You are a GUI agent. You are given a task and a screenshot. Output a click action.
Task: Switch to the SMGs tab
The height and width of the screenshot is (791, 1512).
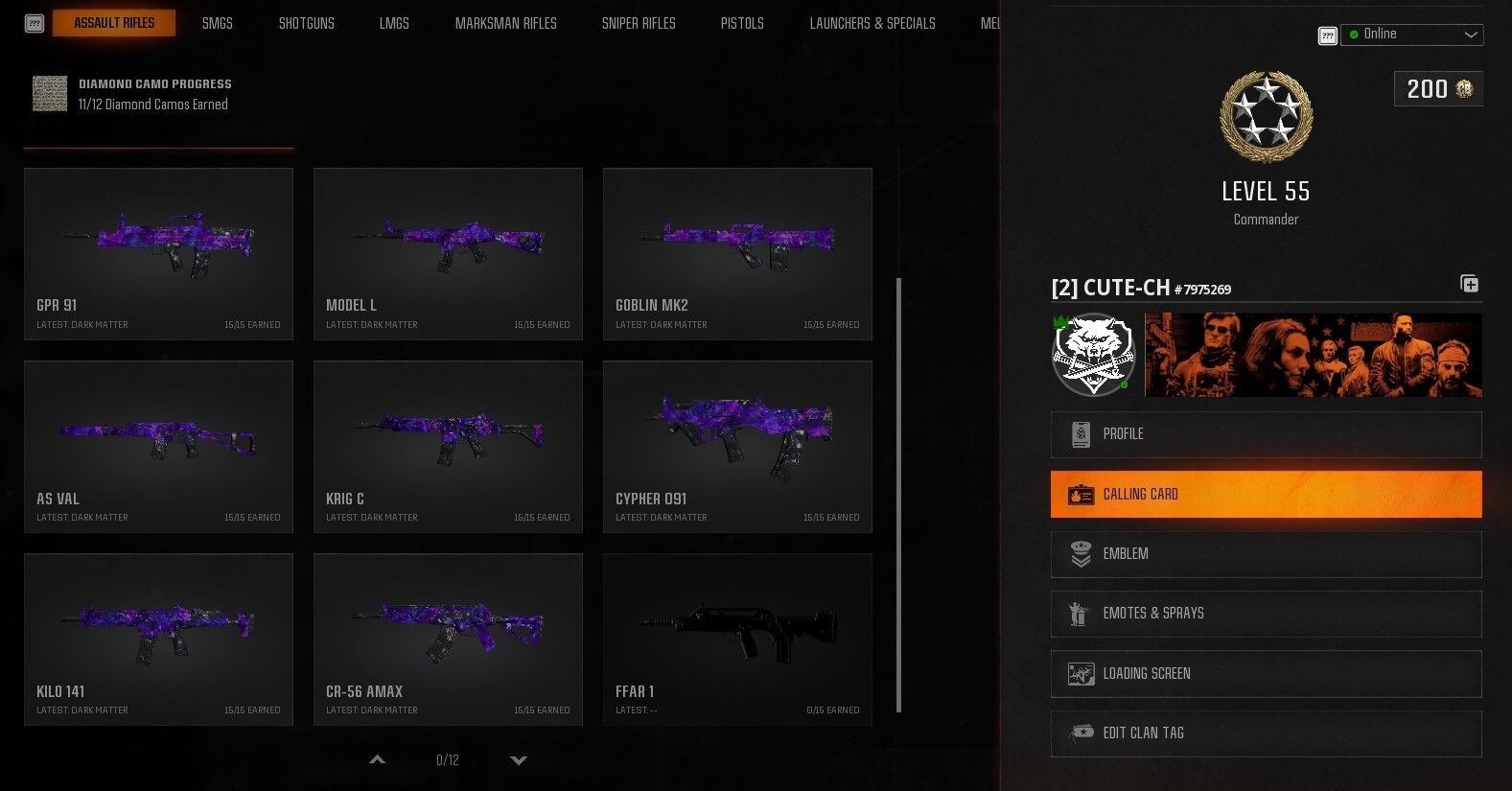(217, 23)
